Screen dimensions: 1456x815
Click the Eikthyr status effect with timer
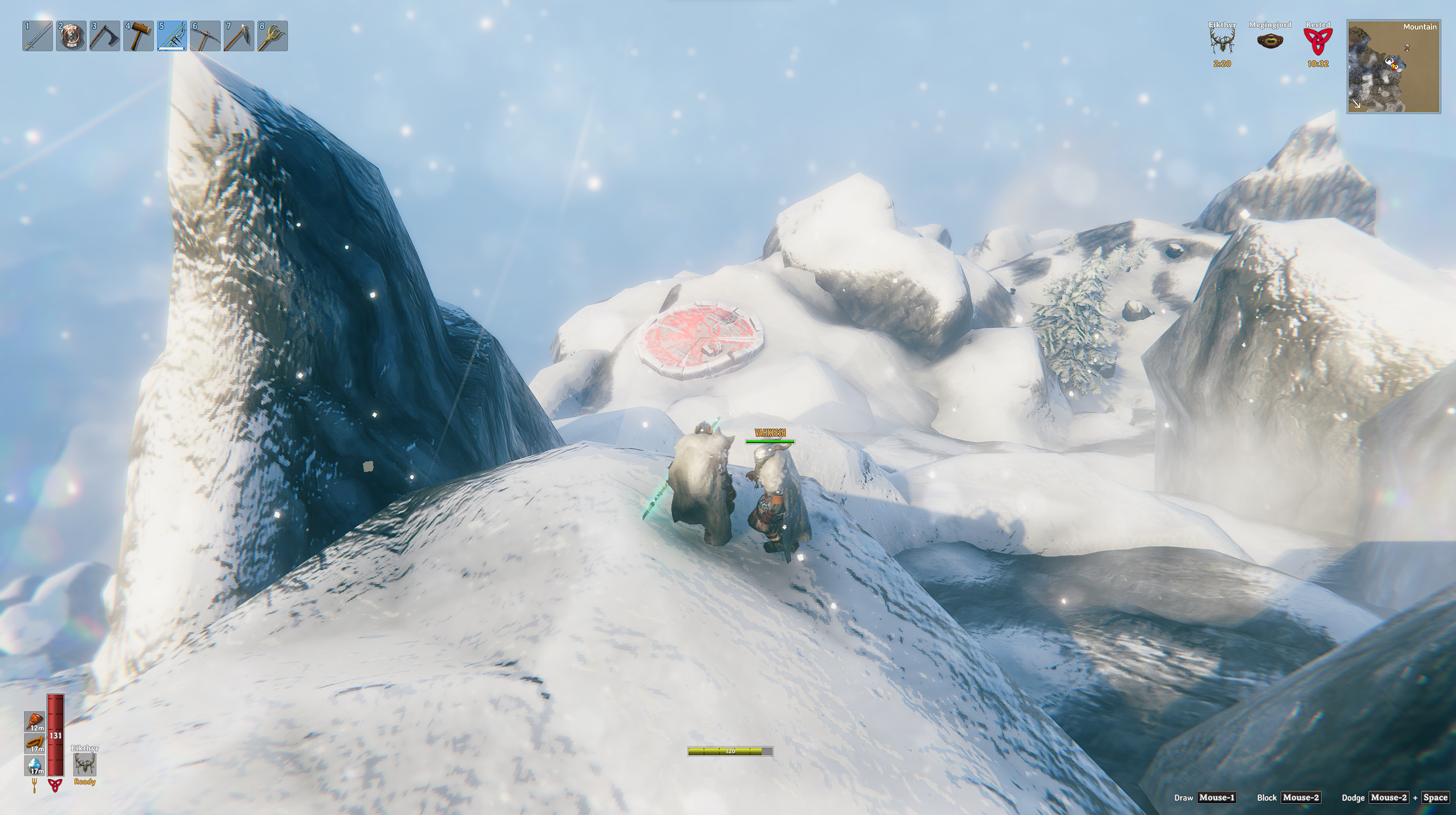coord(1222,42)
